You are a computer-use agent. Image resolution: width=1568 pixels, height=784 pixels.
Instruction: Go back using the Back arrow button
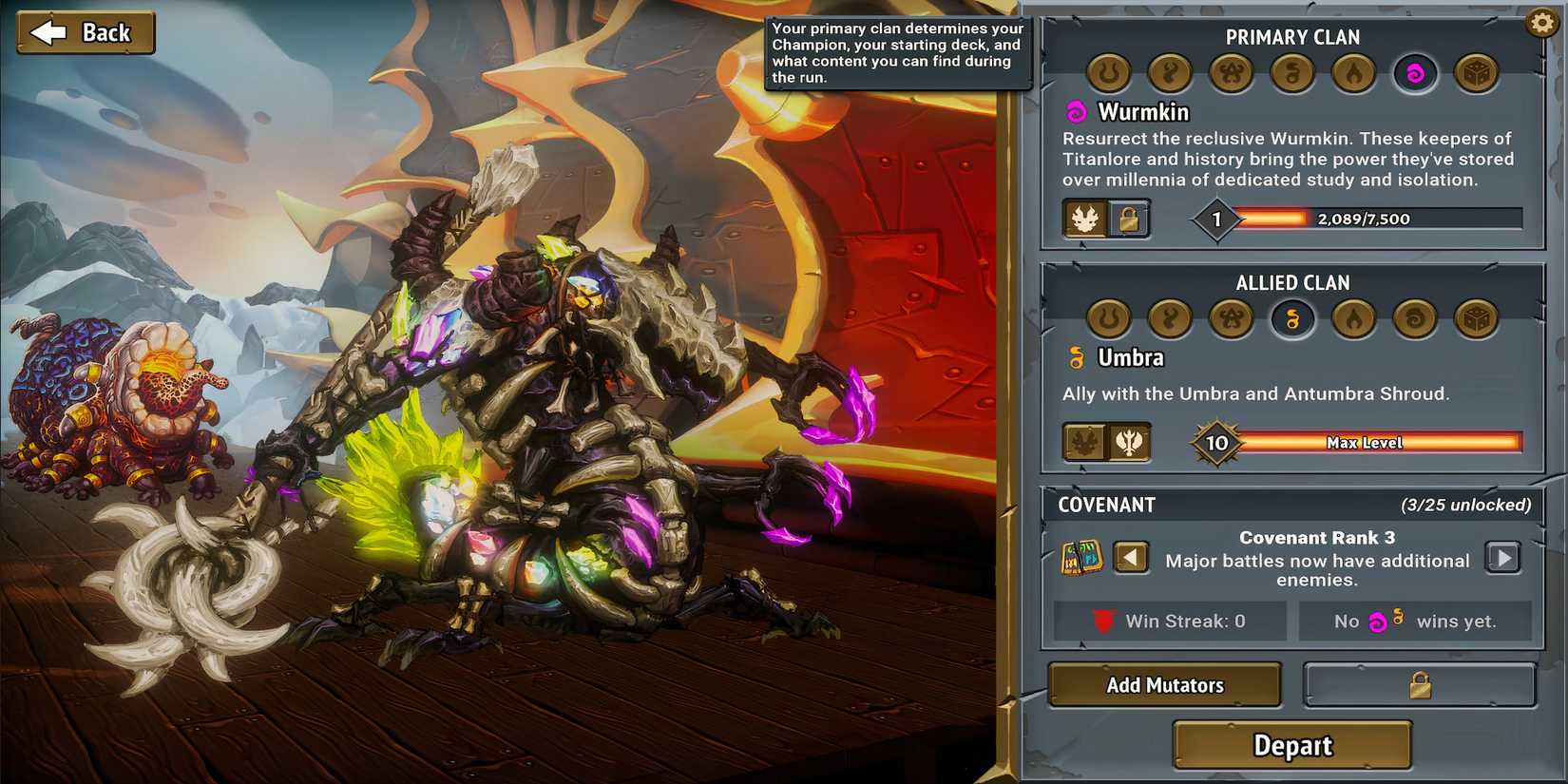pos(84,31)
